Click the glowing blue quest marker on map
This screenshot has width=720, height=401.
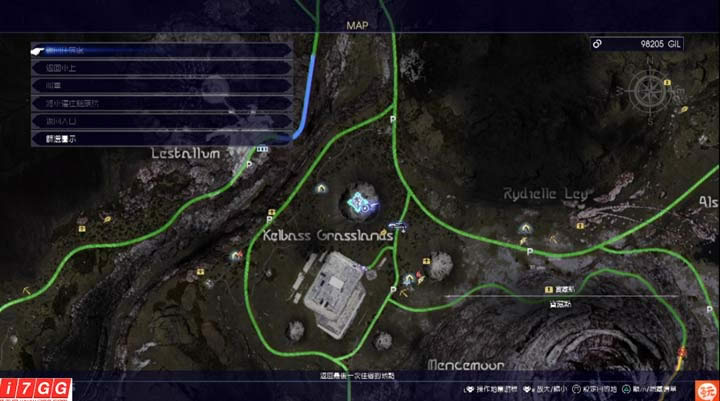359,203
